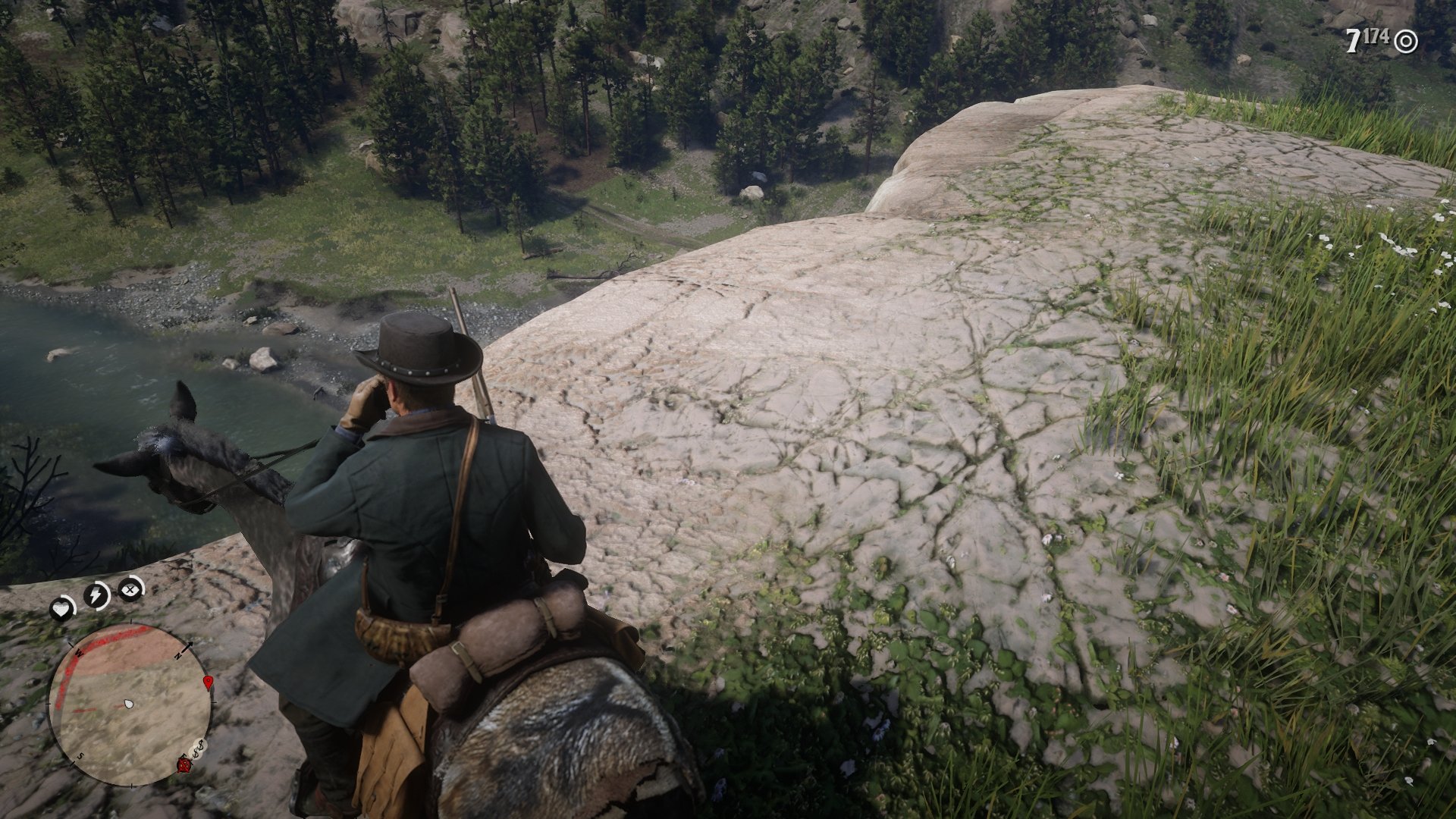Click the red gang camp icon on minimap

pos(184,765)
